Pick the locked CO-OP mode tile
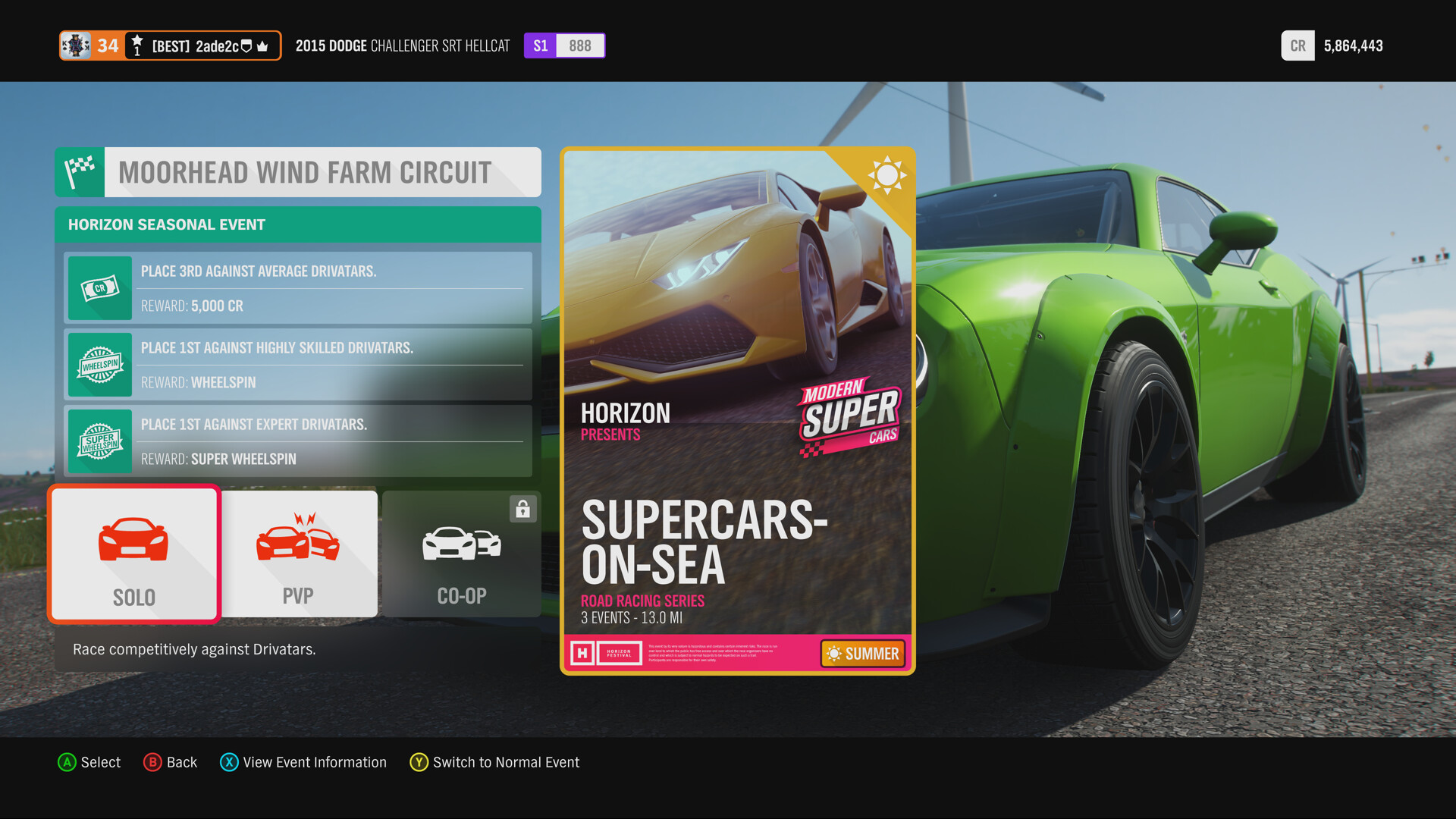The image size is (1456, 819). (461, 554)
